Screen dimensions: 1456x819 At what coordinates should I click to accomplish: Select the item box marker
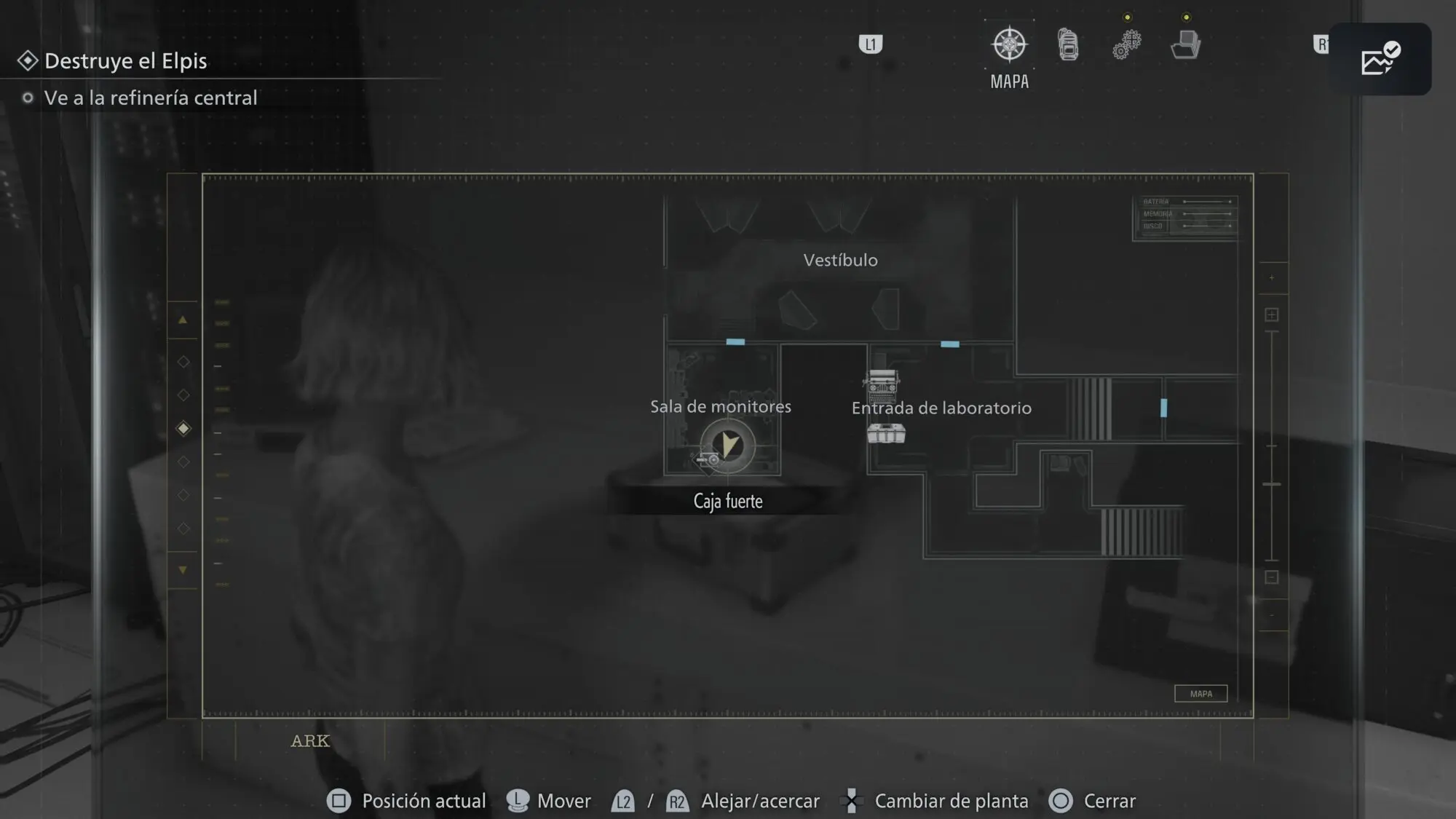886,434
